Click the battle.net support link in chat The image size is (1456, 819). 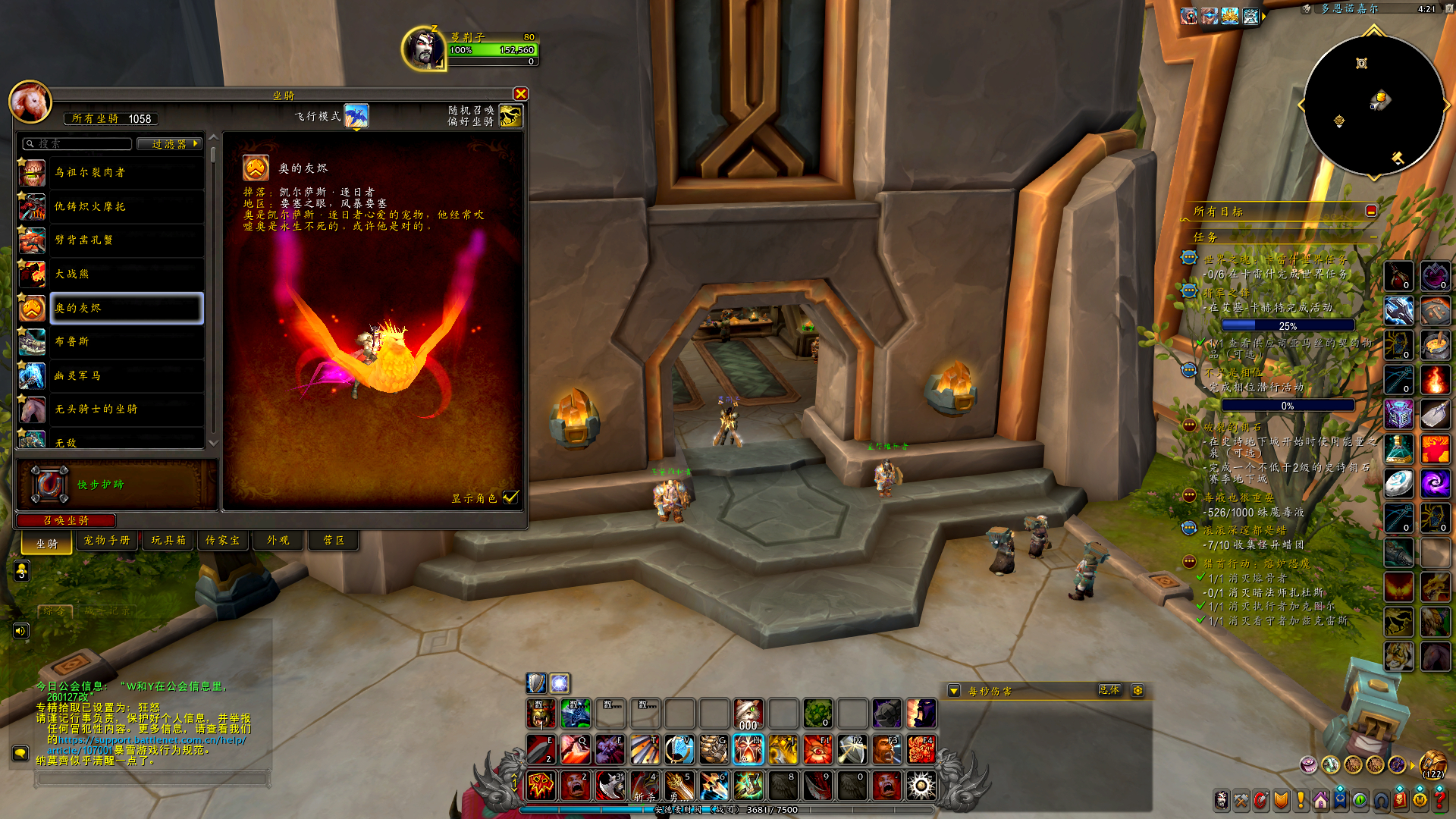pos(152,740)
